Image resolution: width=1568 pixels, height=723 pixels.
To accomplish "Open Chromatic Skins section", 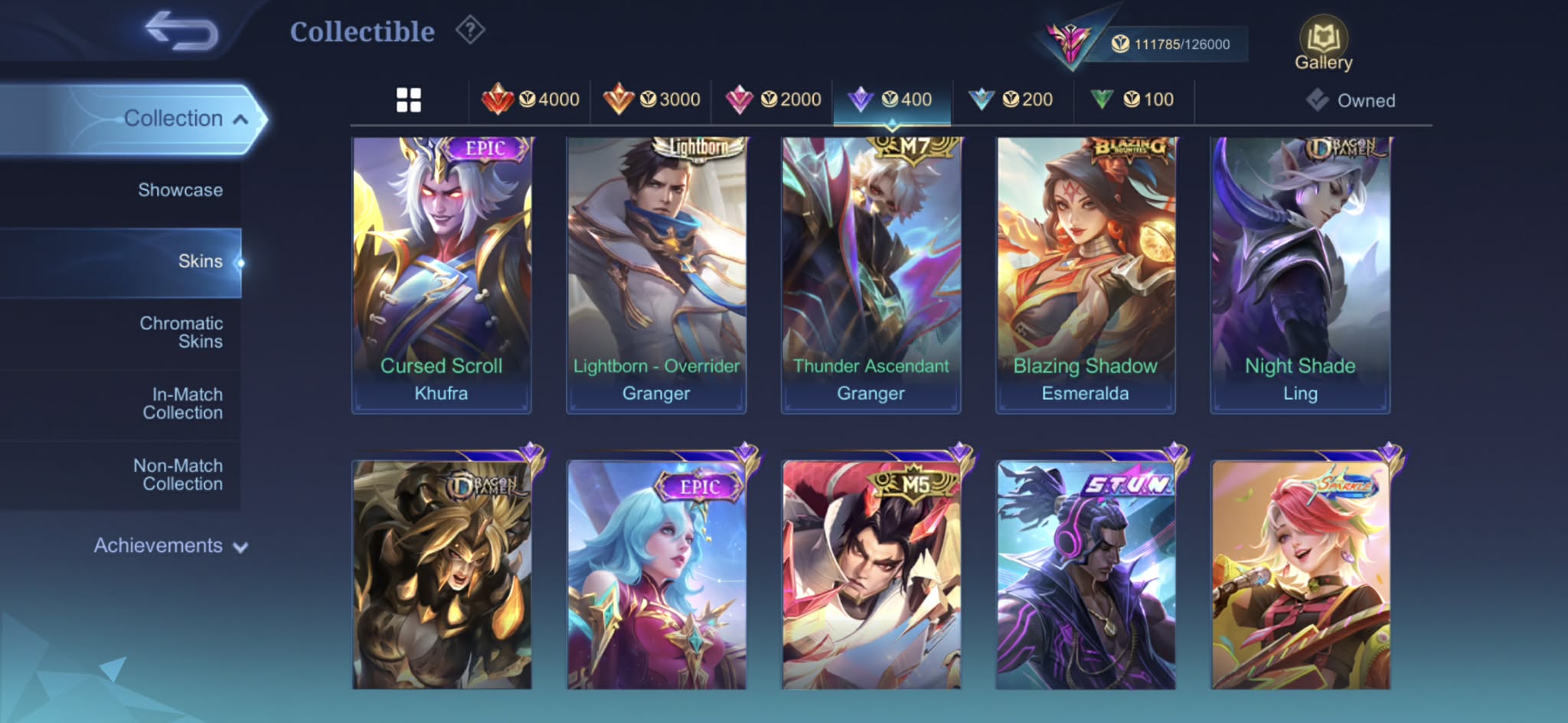I will (x=181, y=332).
